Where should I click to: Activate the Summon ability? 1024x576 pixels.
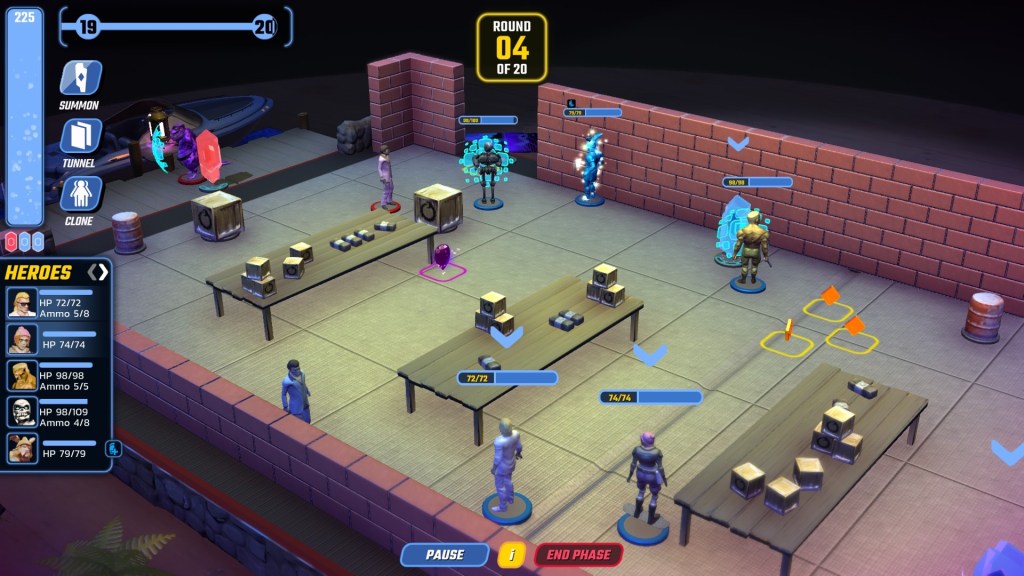[79, 79]
